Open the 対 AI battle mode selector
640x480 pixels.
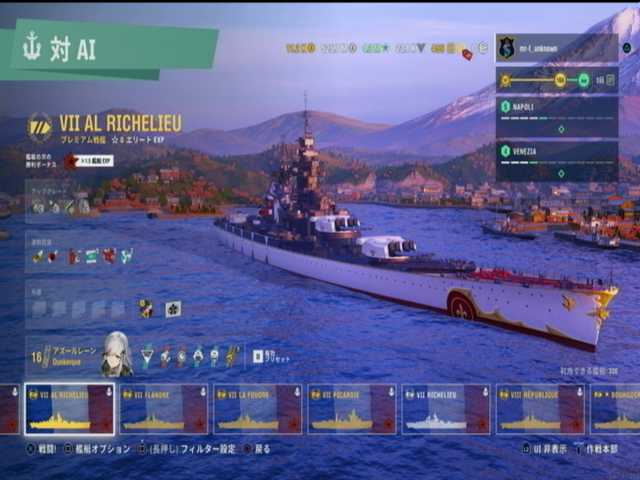pos(108,49)
